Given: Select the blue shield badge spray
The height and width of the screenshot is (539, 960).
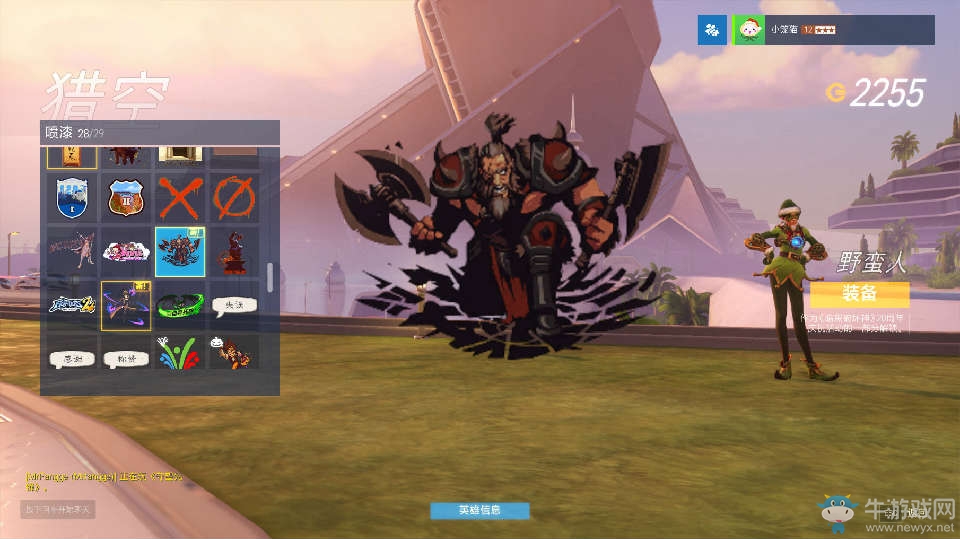Looking at the screenshot, I should (x=72, y=197).
